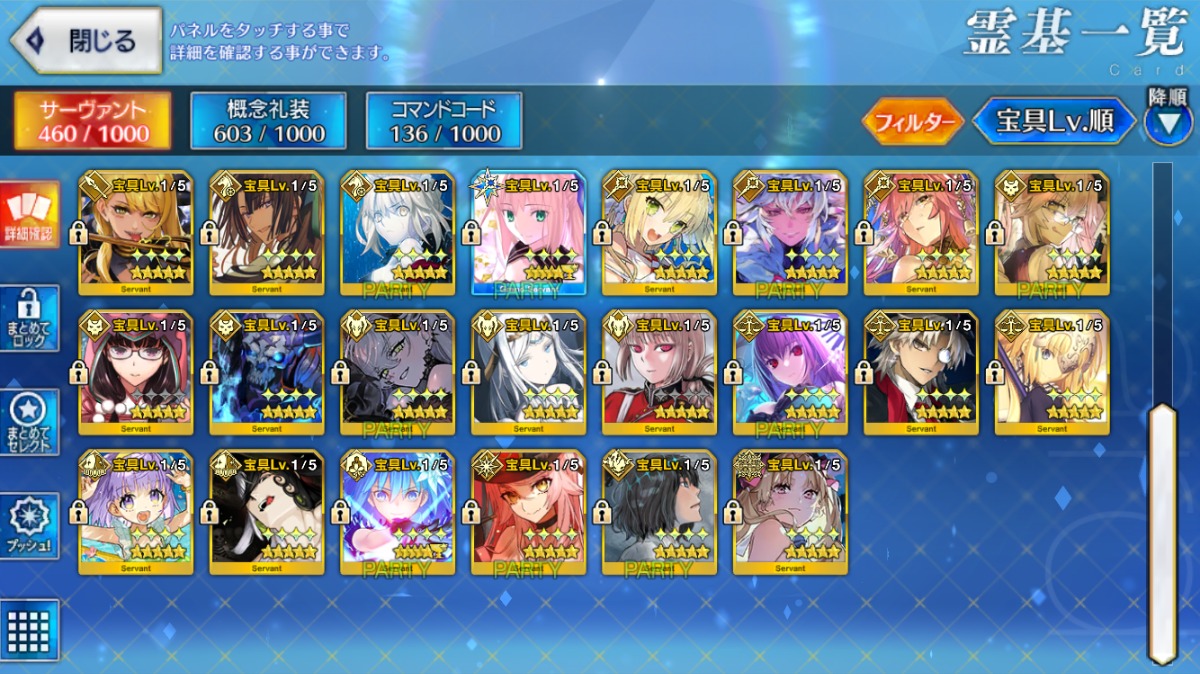1200x674 pixels.
Task: Switch to the 概念礼装 tab
Action: [x=268, y=121]
